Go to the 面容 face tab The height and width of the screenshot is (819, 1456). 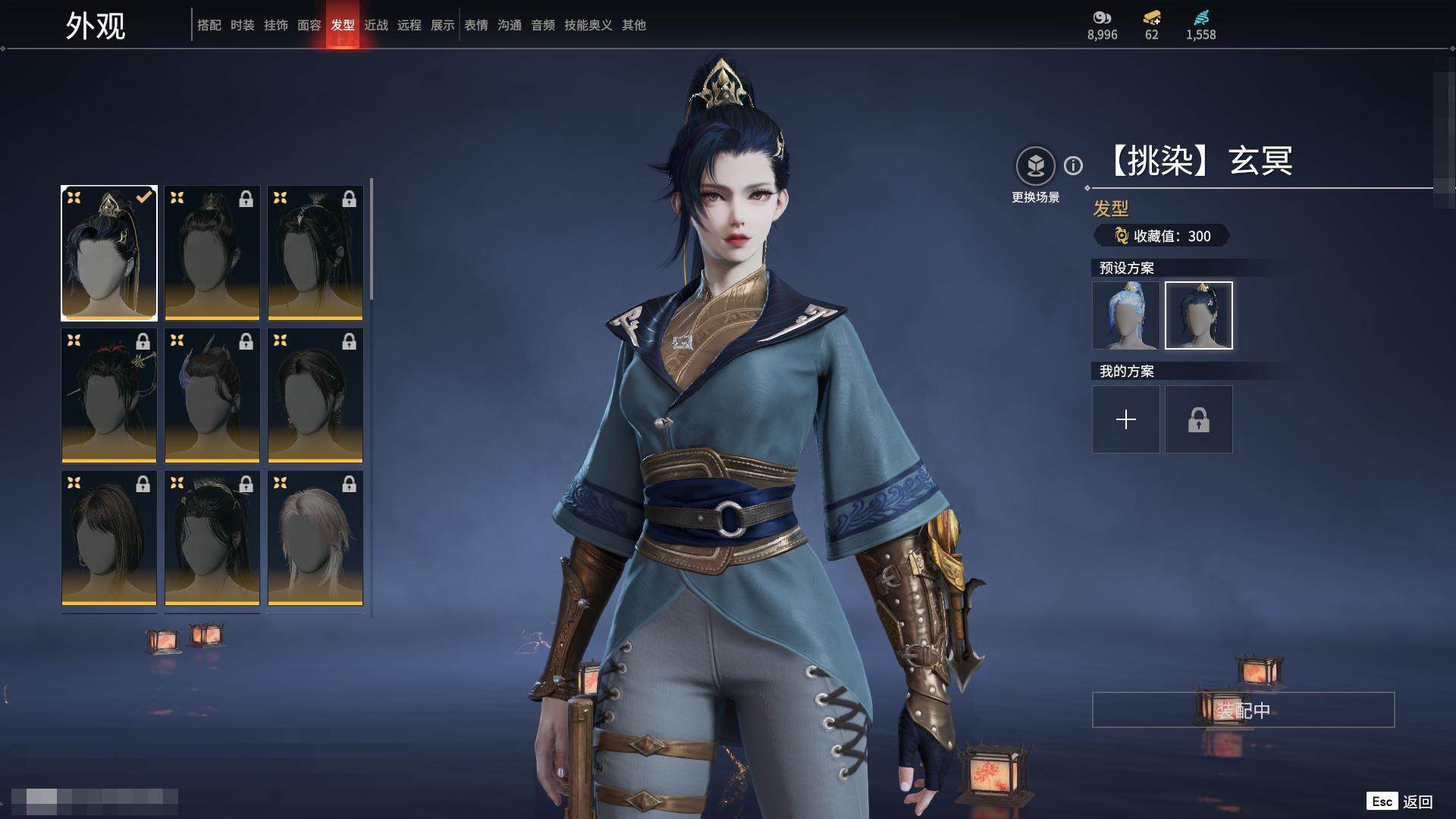click(x=309, y=25)
